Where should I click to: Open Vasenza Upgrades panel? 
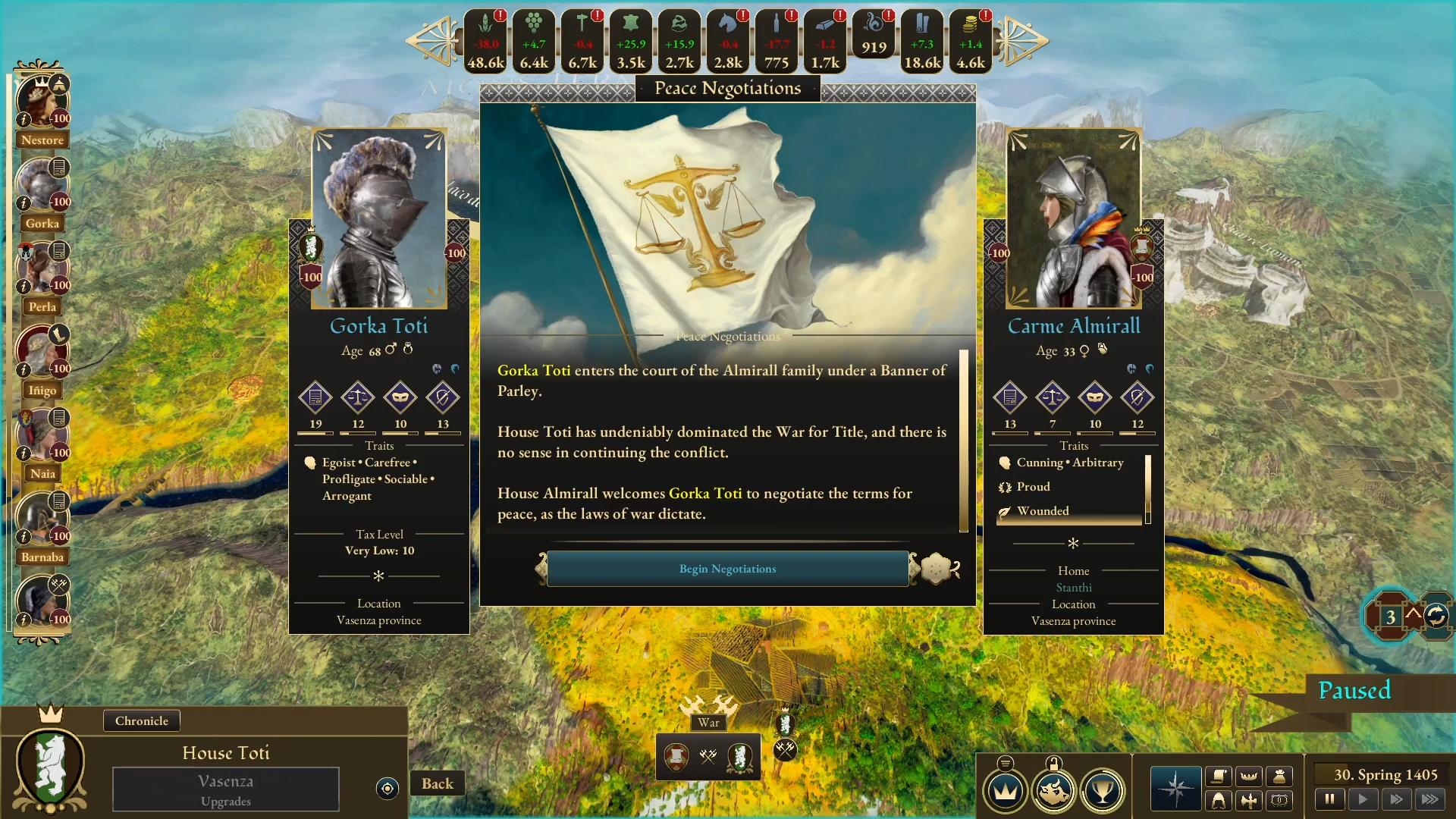(x=226, y=789)
